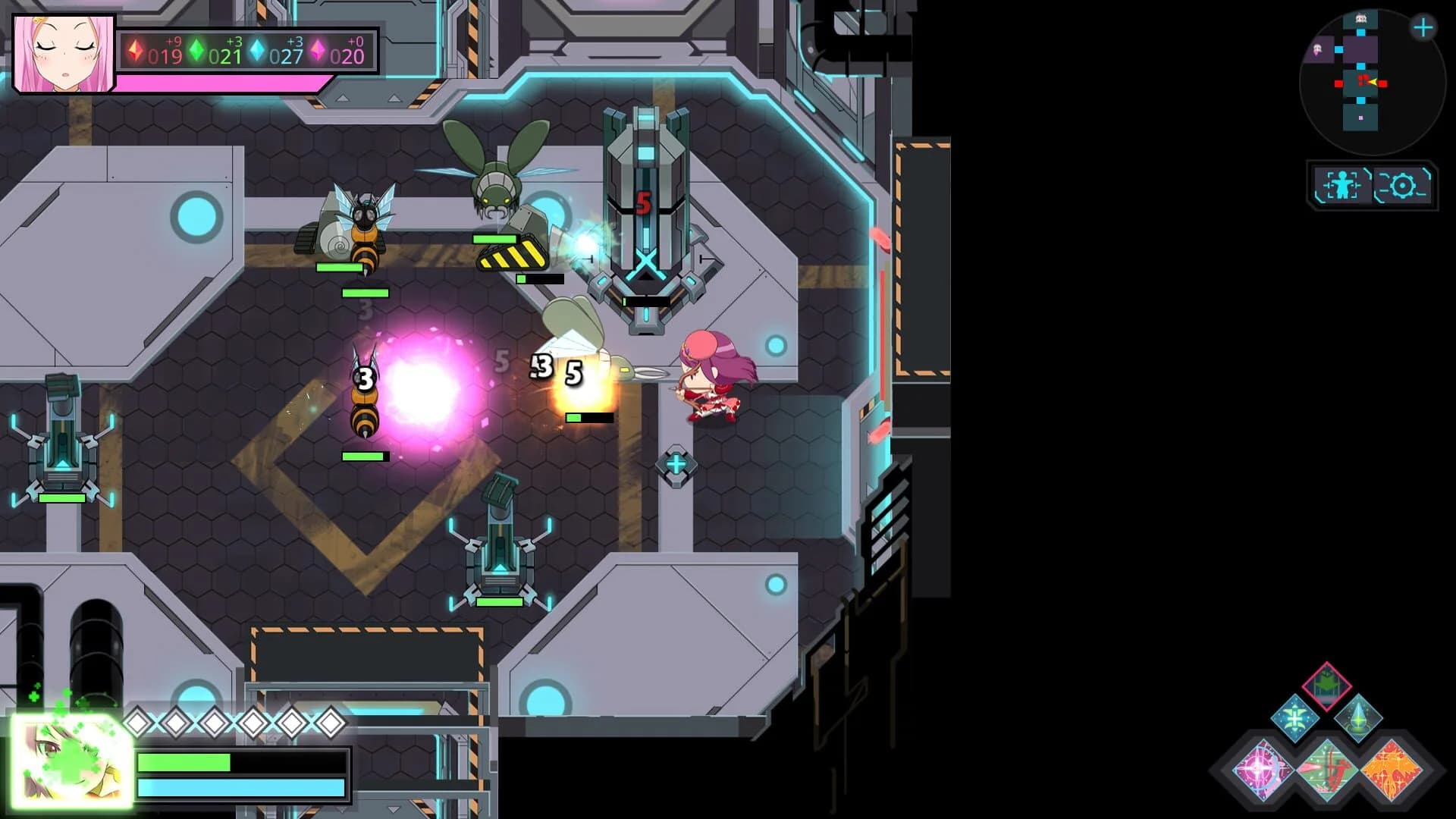
Task: Click the player avatar marker on the minimap
Action: click(x=1372, y=81)
